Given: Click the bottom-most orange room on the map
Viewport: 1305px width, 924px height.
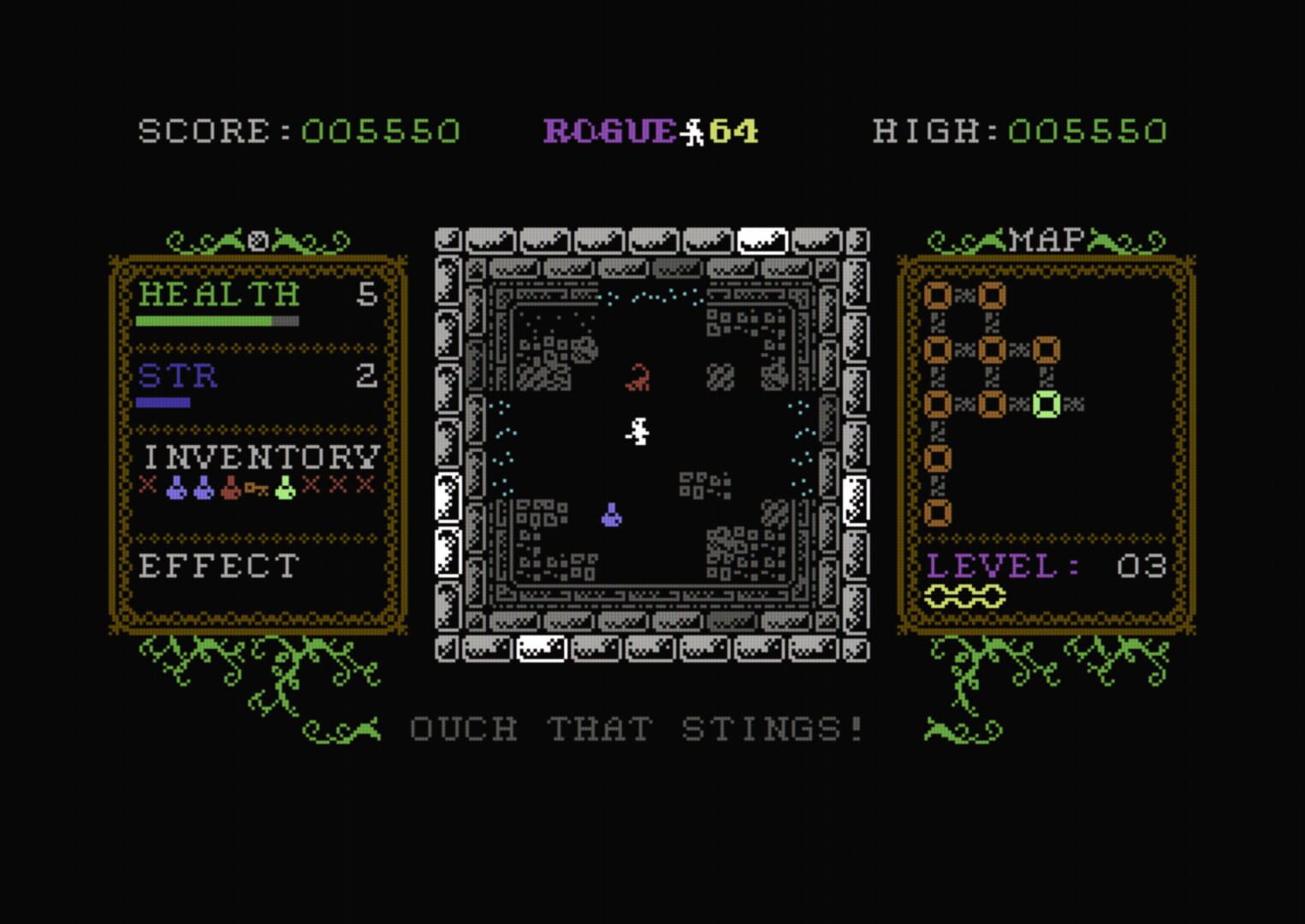Looking at the screenshot, I should click(937, 511).
